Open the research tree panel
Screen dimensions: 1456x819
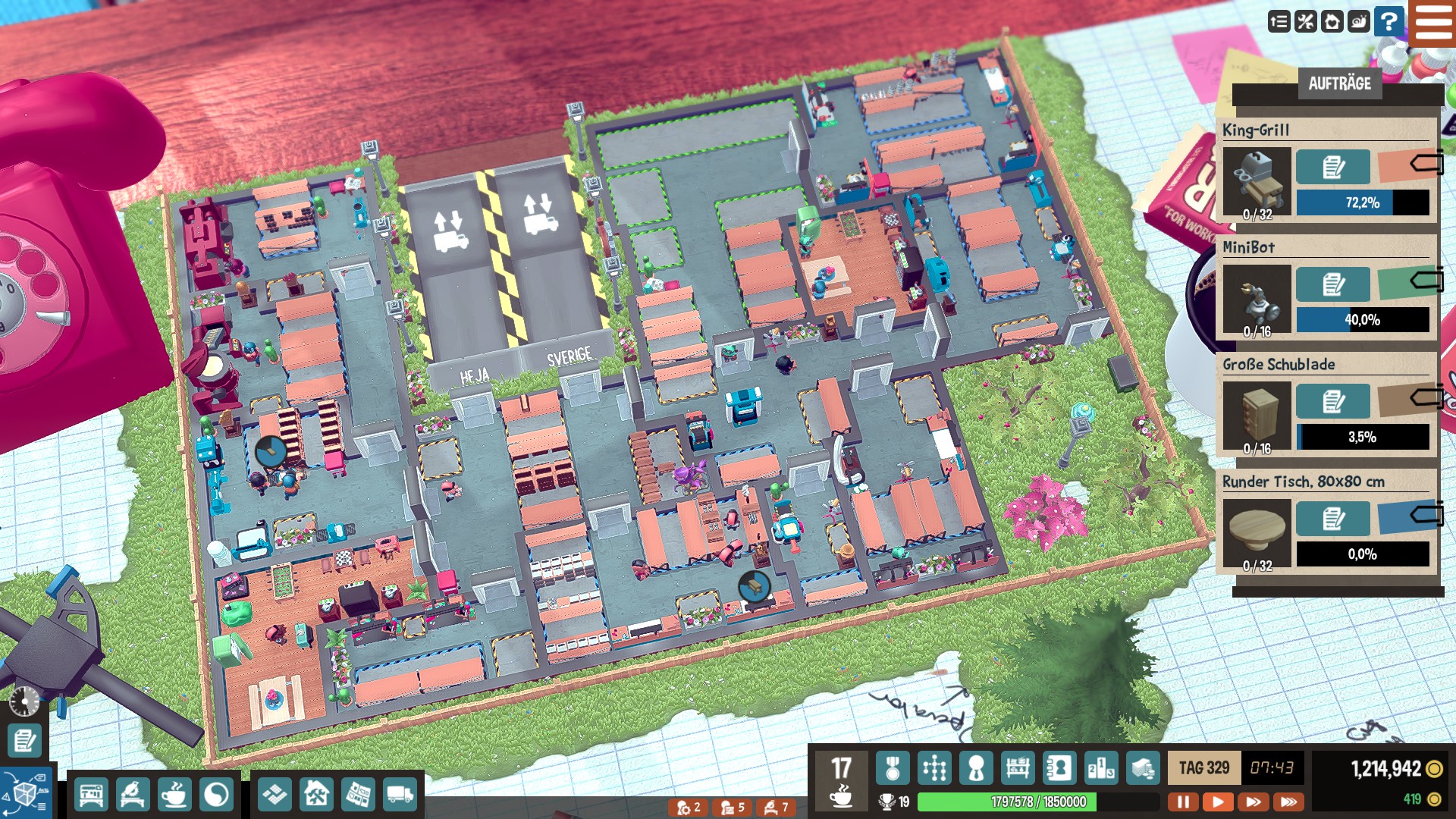(x=934, y=769)
